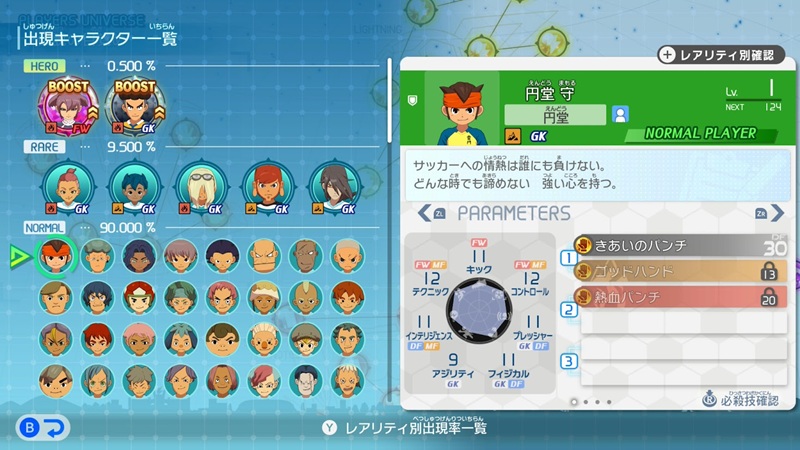Click the blue profile icon beside 円堂
Image resolution: width=800 pixels, height=450 pixels.
point(621,115)
